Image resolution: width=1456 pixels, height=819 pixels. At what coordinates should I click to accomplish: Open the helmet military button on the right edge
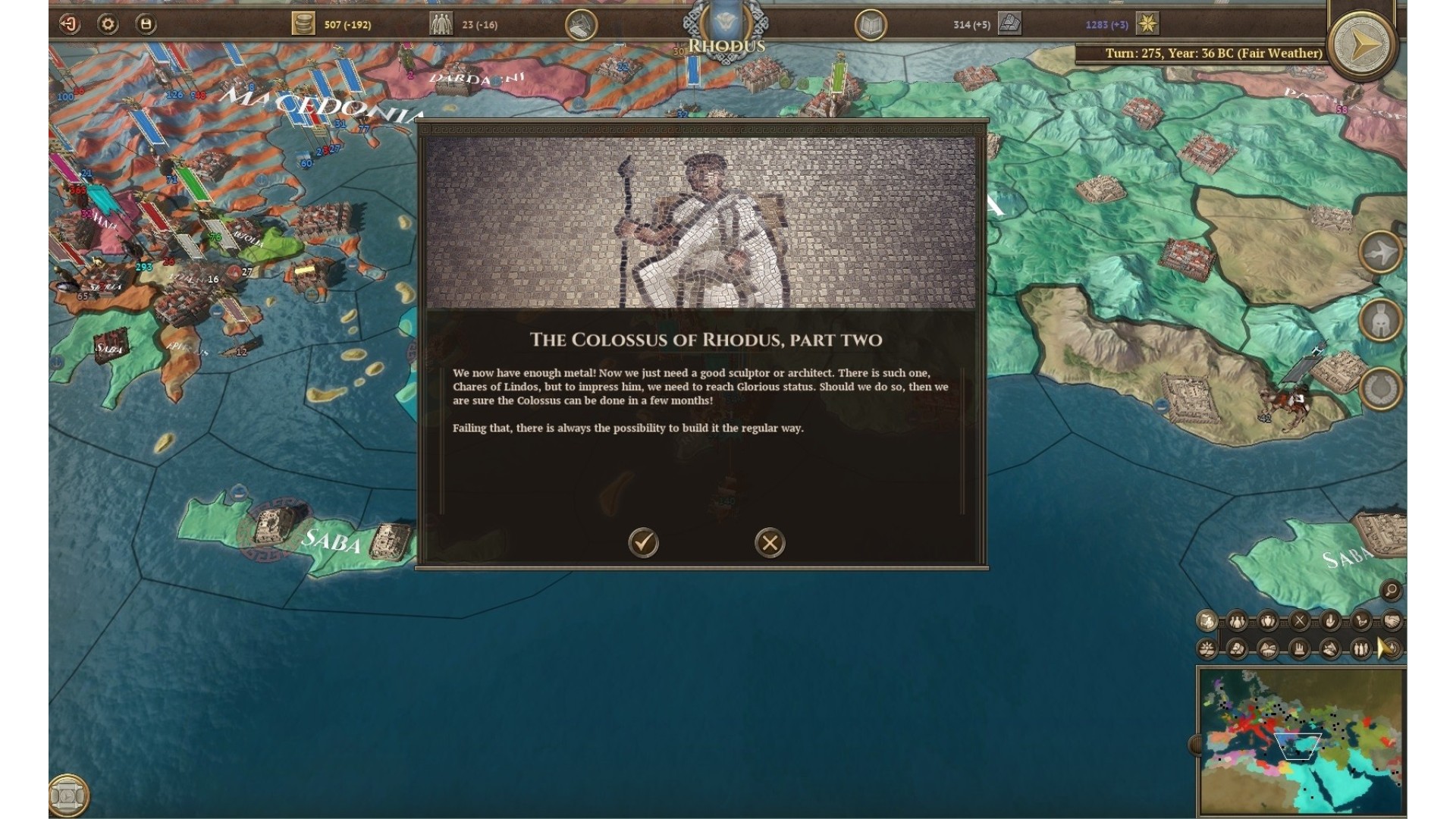coord(1380,320)
